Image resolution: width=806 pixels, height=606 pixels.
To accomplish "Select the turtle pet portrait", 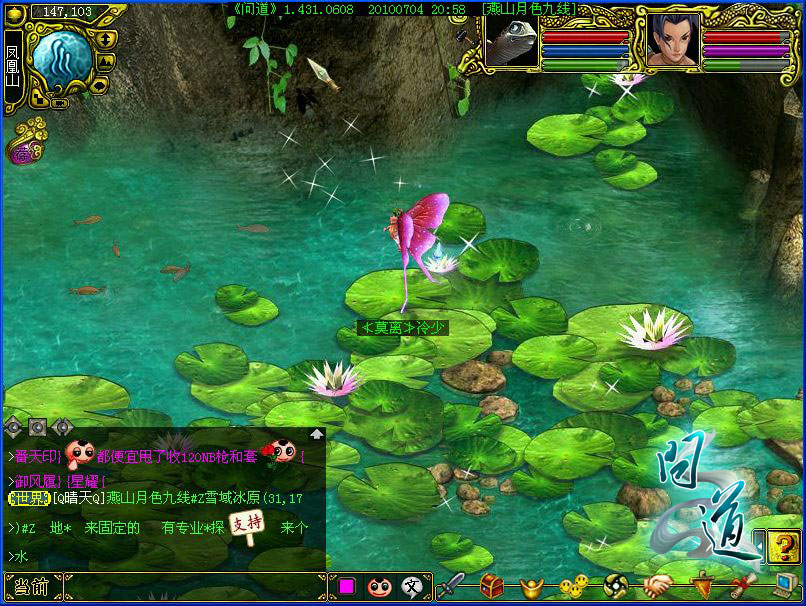I will [x=512, y=41].
